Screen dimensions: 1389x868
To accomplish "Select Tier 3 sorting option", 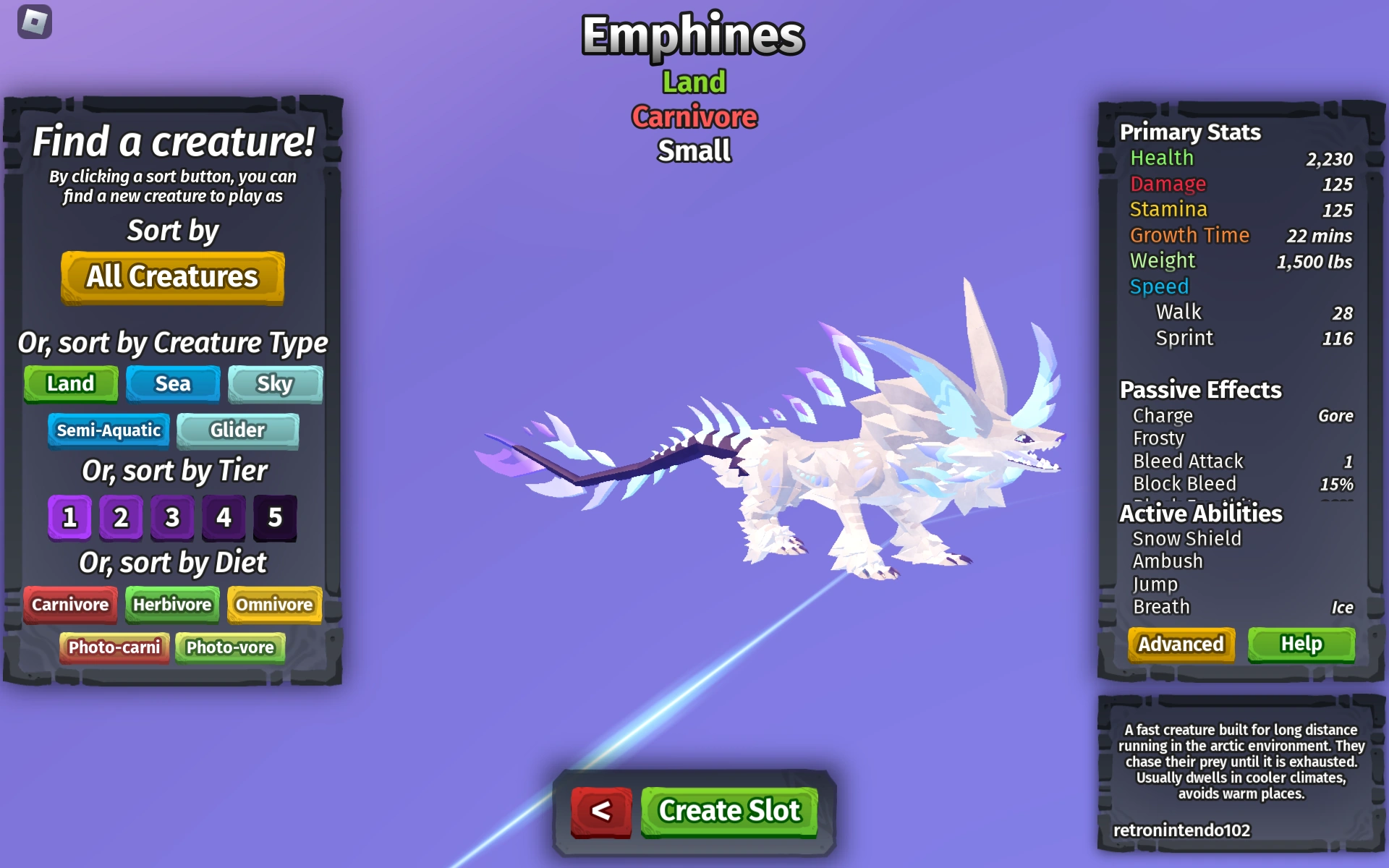I will 172,516.
